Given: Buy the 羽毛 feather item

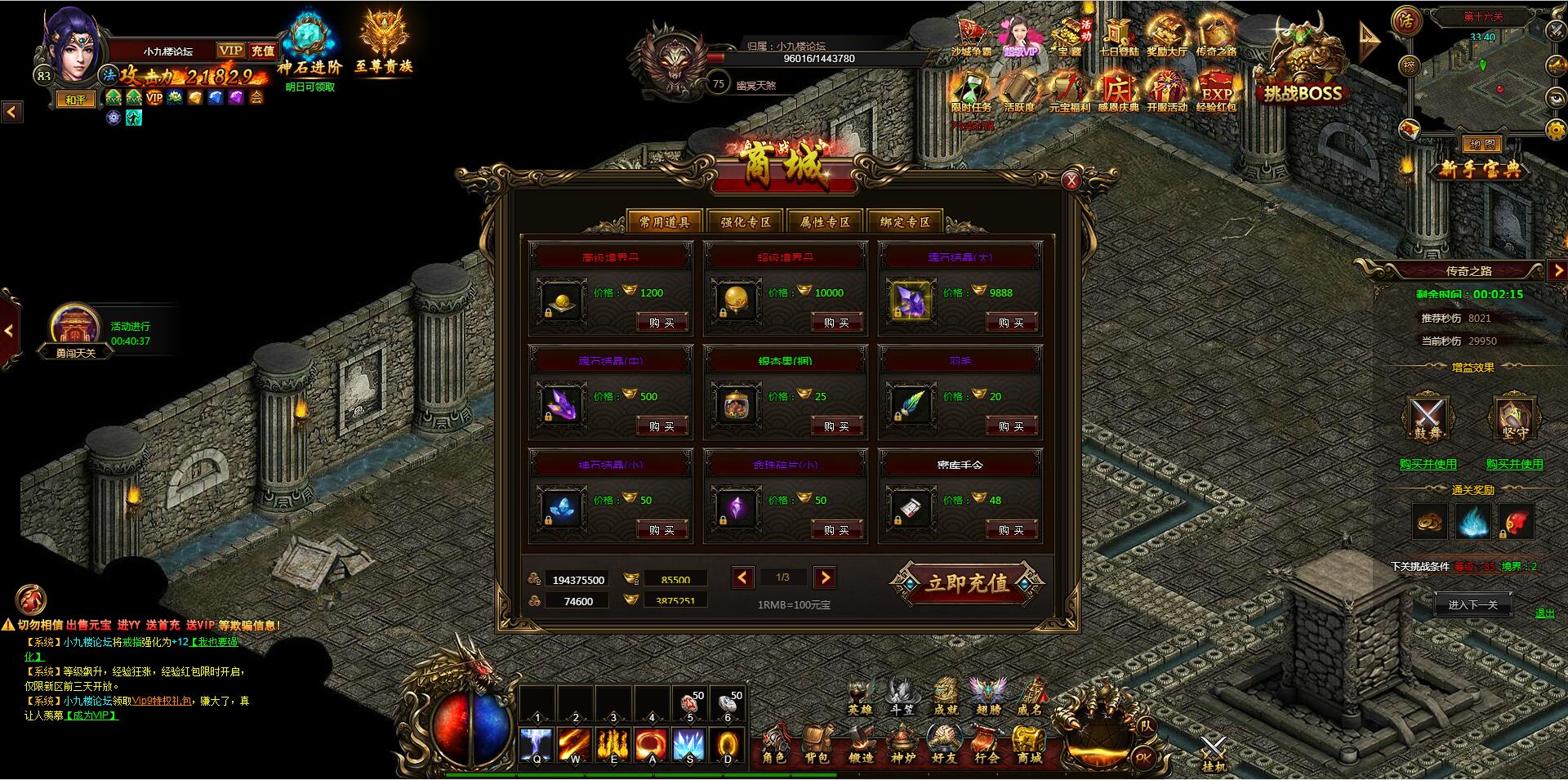Looking at the screenshot, I should click(1011, 426).
